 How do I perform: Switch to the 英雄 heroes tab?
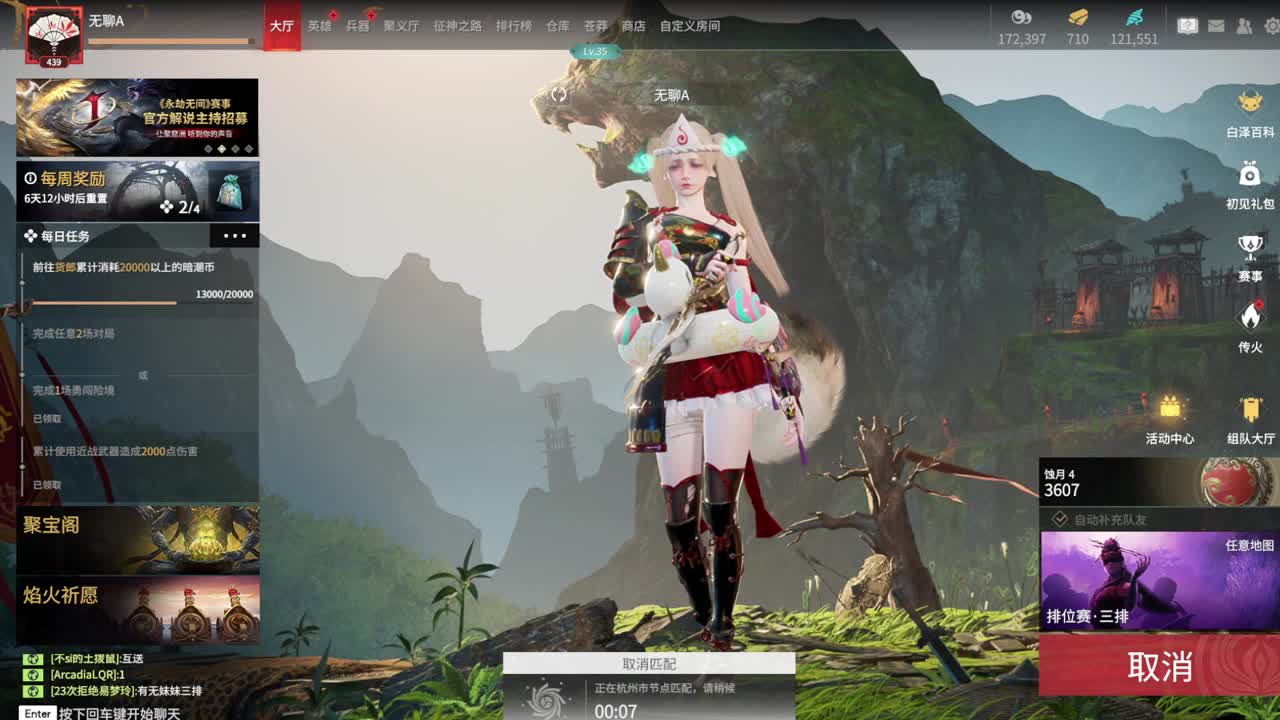point(322,26)
